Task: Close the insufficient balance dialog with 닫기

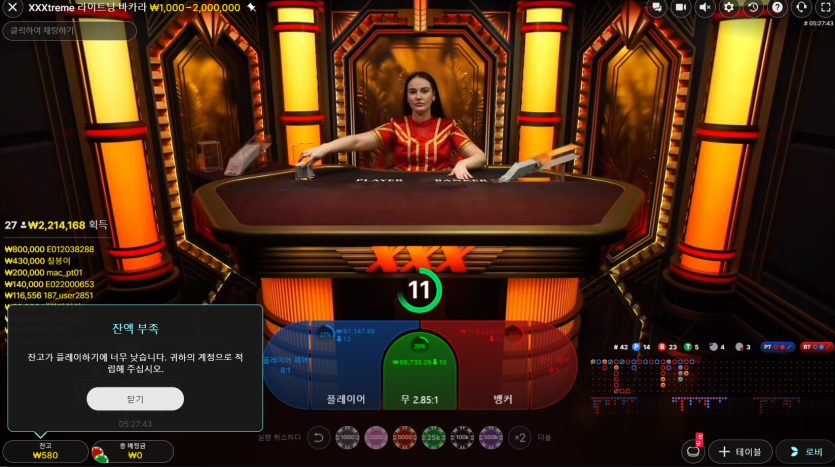Action: click(135, 399)
